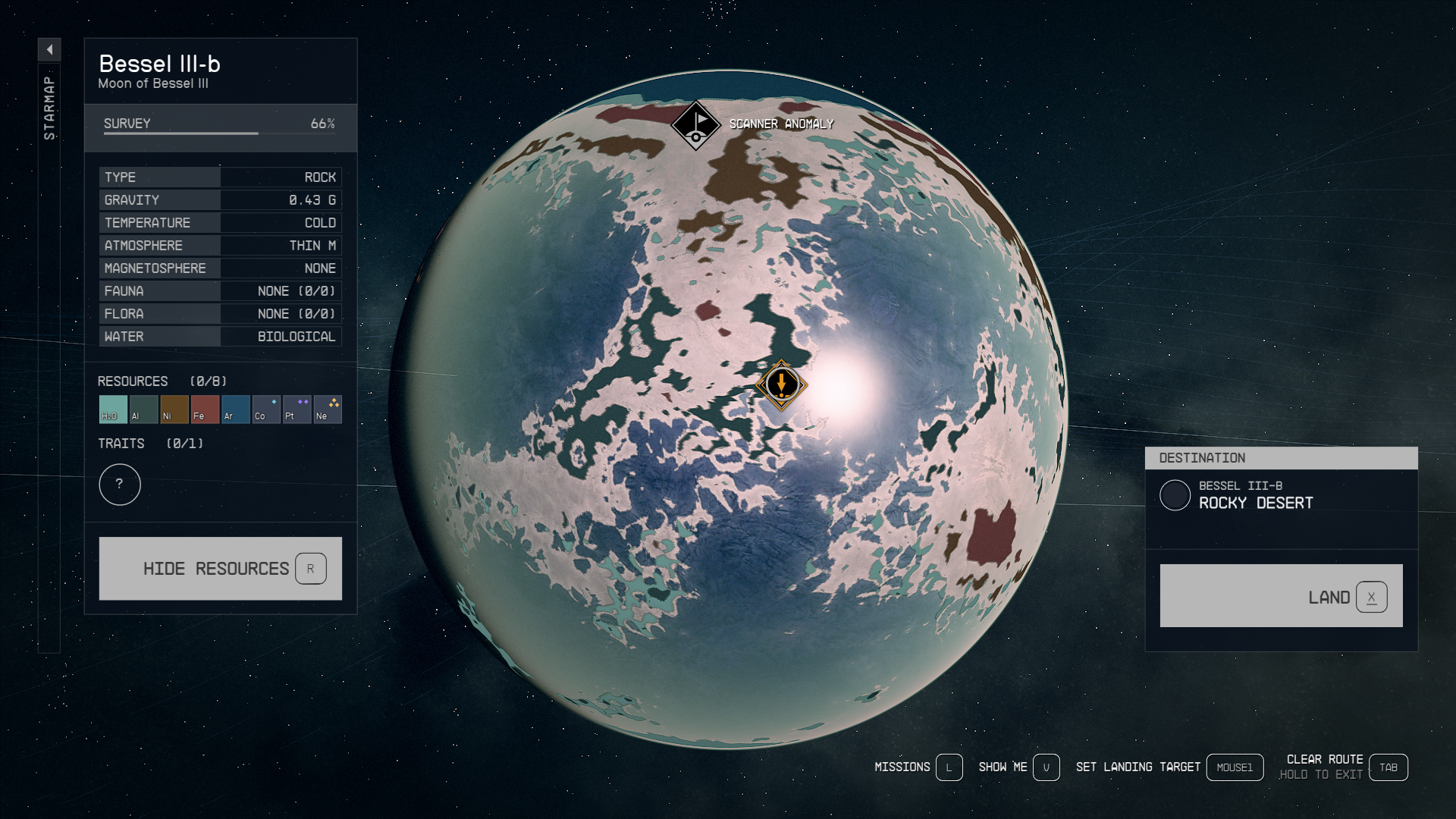1456x819 pixels.
Task: Select the Bessel III-b Rocky Desert destination entry
Action: 1255,496
